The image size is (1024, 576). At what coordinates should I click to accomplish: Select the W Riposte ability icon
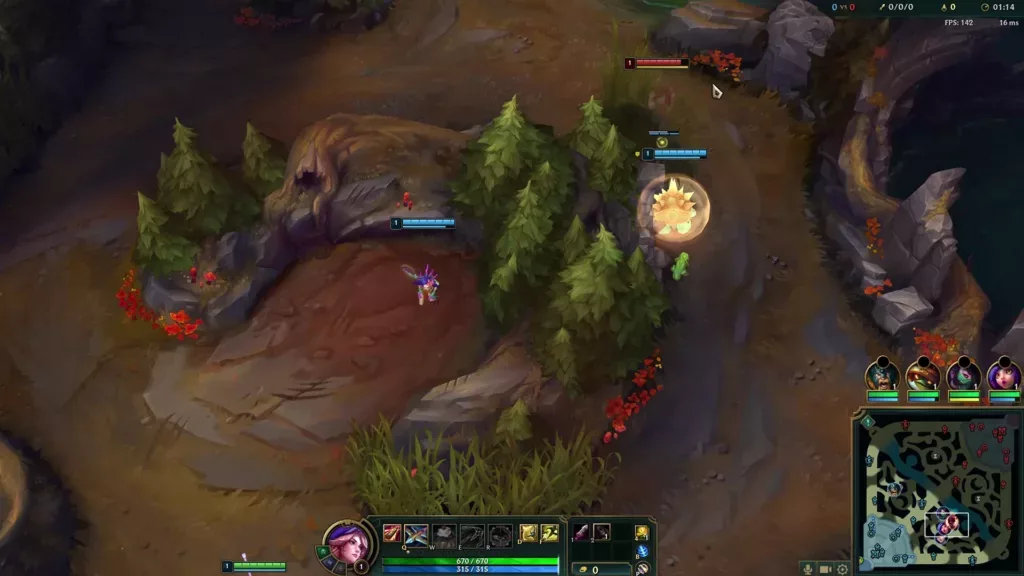click(x=445, y=535)
